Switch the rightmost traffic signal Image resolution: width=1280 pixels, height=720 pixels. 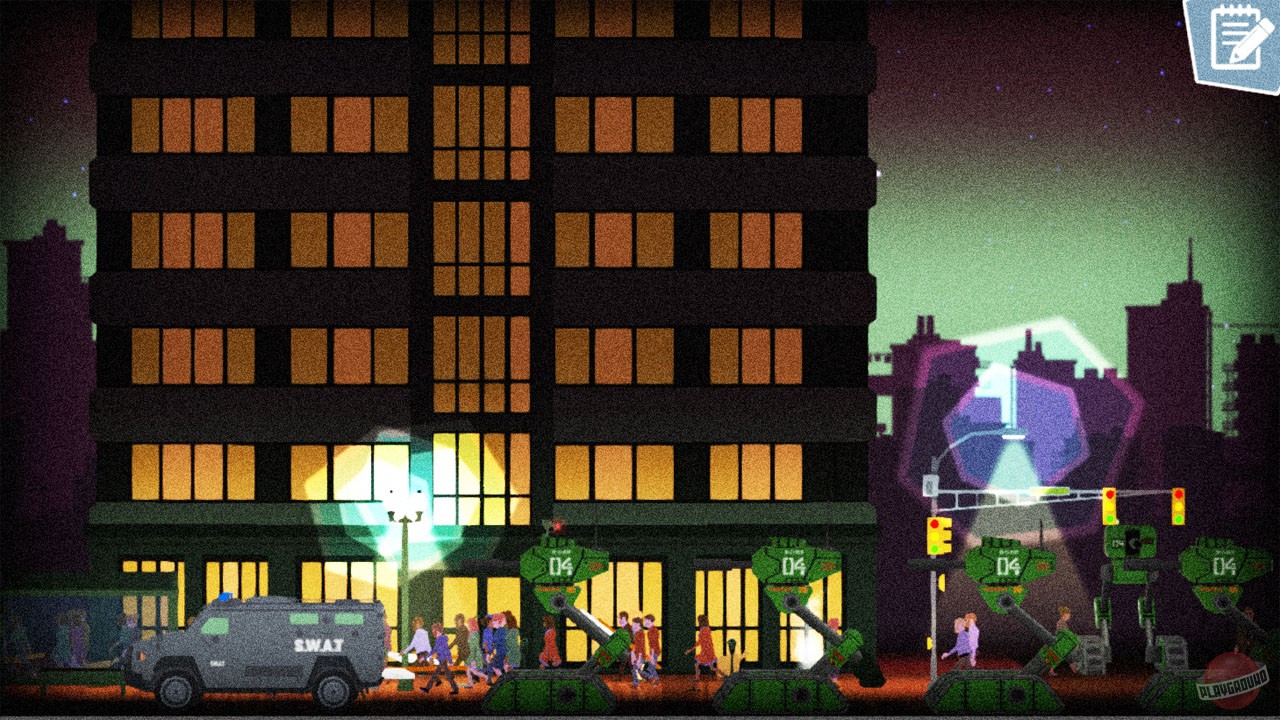[1180, 507]
